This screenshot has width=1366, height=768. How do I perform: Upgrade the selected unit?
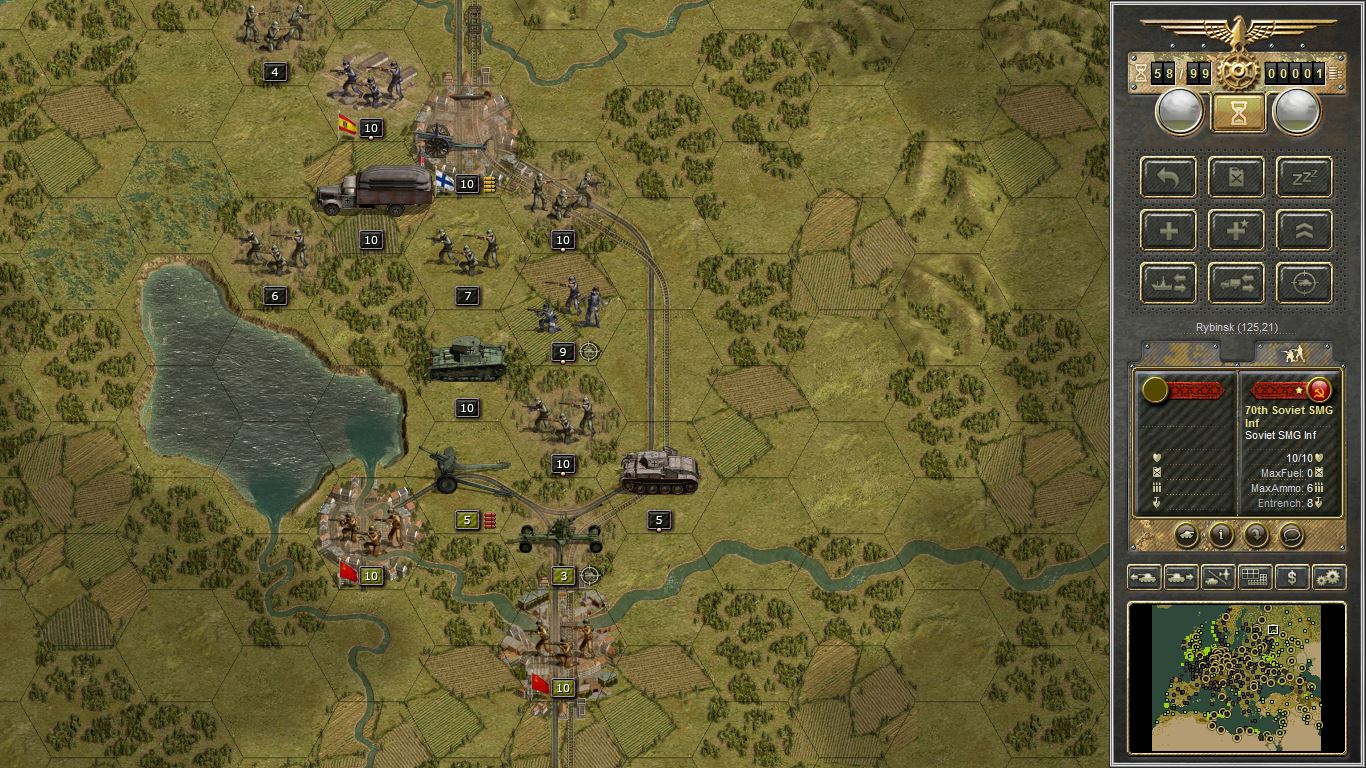tap(1303, 229)
